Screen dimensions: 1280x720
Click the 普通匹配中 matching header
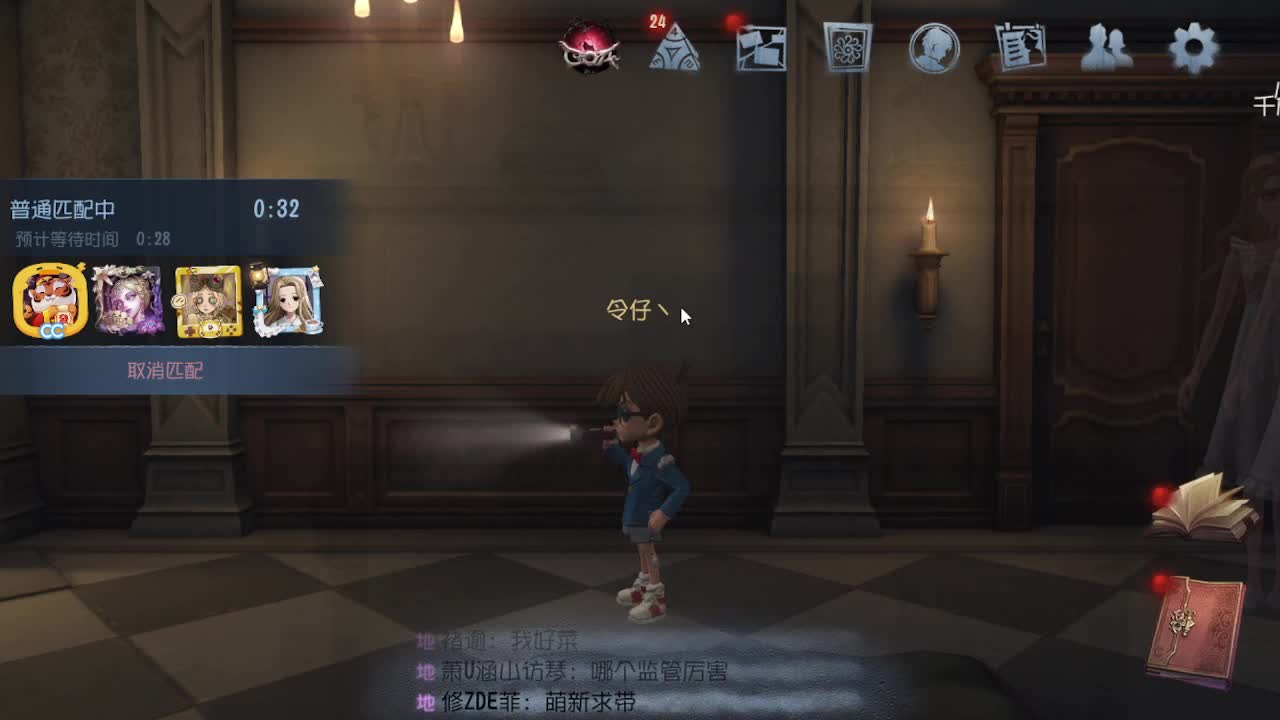click(x=60, y=210)
